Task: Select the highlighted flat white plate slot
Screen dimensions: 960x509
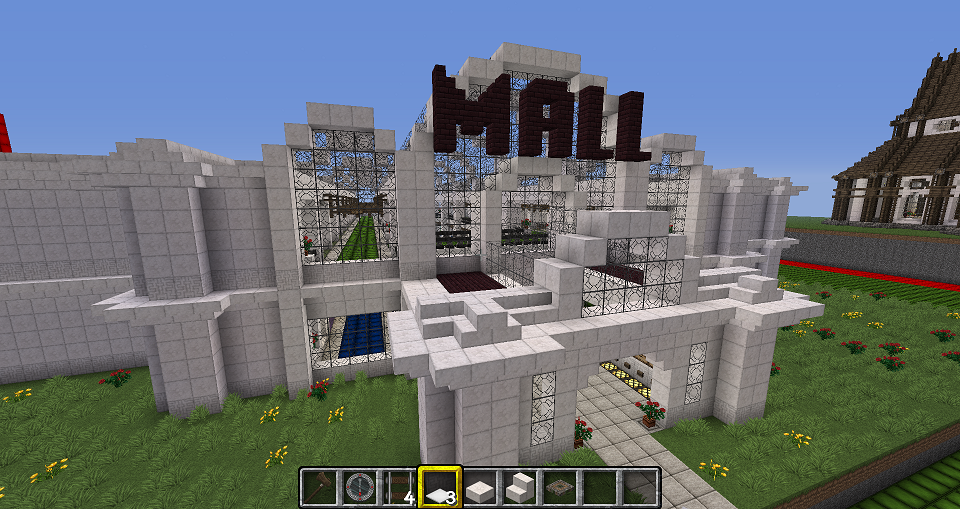Action: pyautogui.click(x=439, y=488)
